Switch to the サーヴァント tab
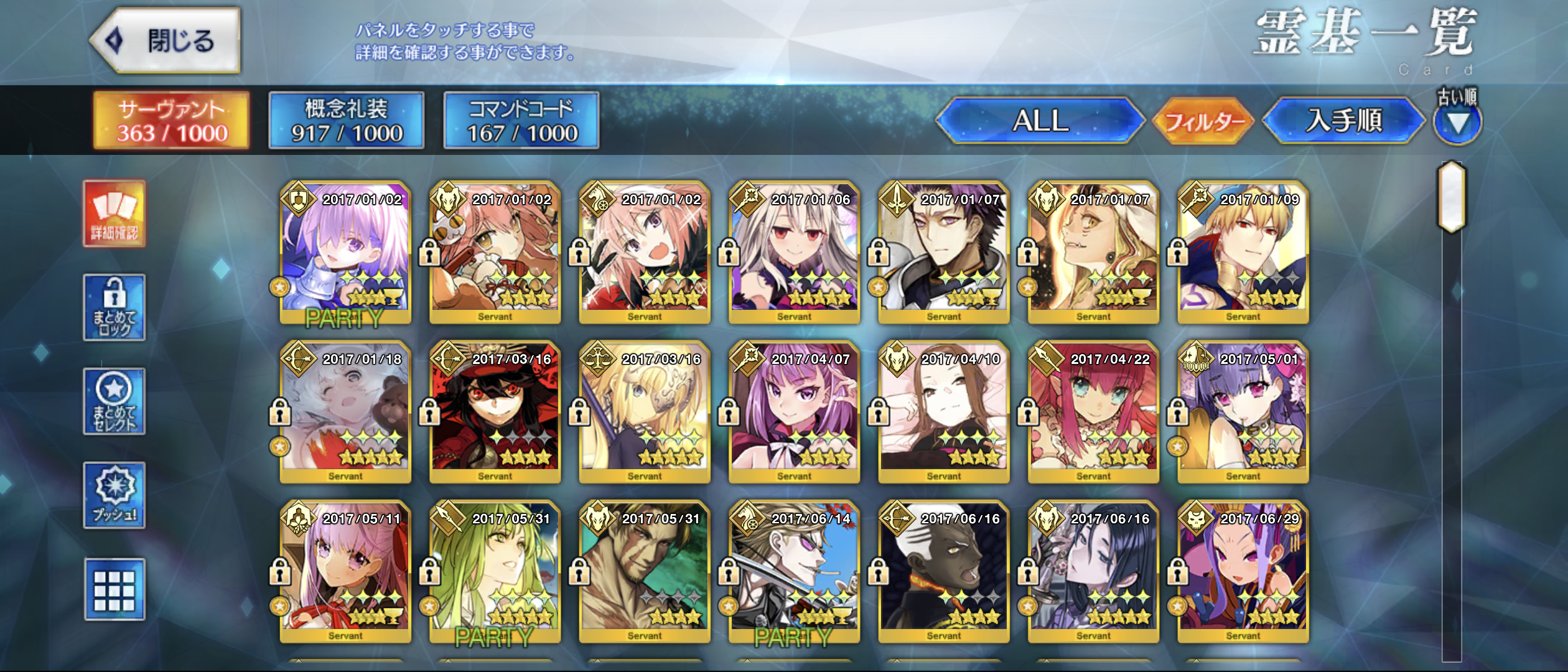 (x=172, y=121)
